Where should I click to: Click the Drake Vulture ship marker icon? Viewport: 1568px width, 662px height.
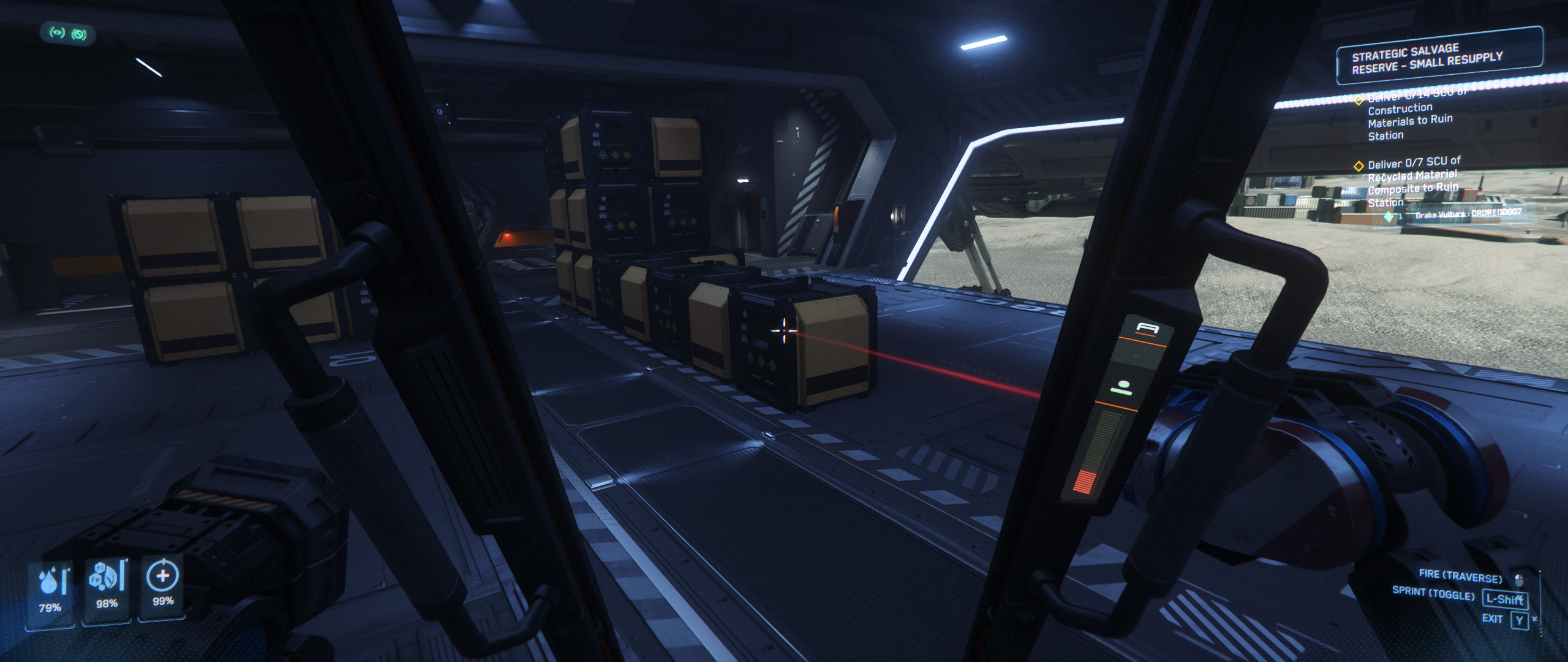[1389, 216]
